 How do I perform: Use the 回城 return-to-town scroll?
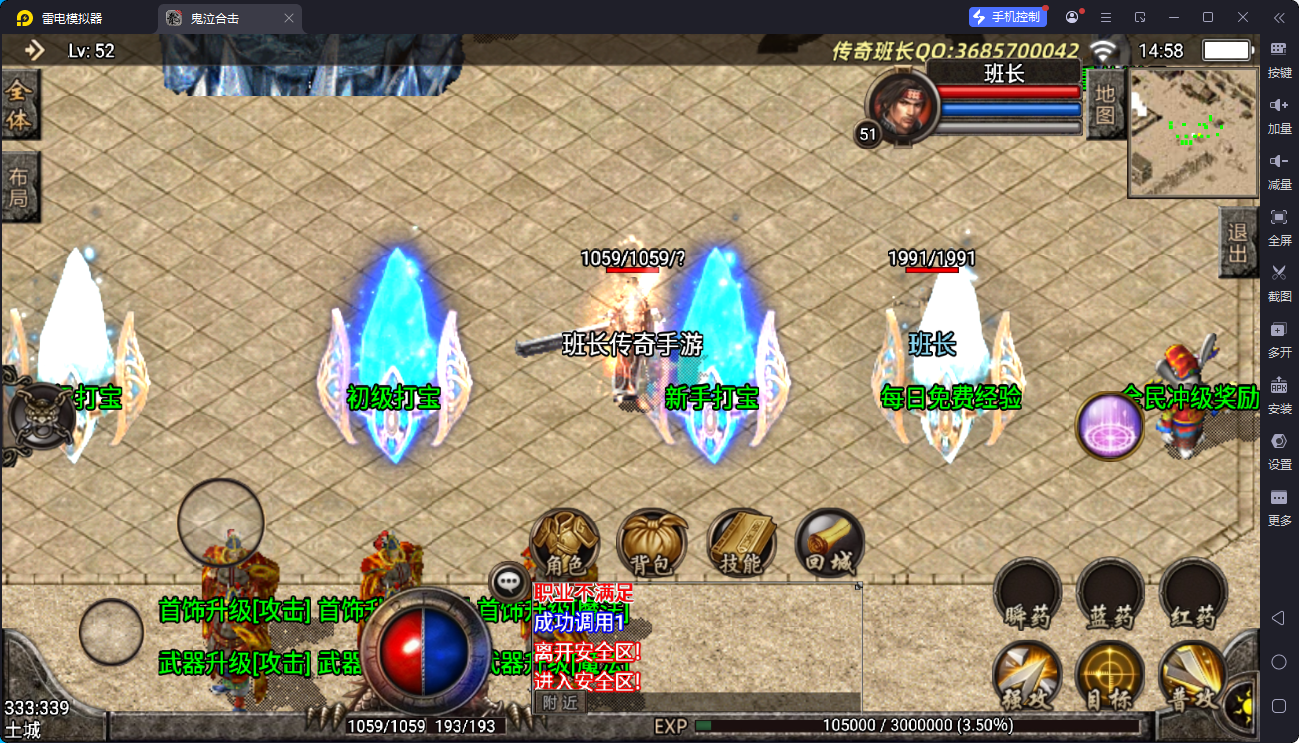[x=829, y=544]
